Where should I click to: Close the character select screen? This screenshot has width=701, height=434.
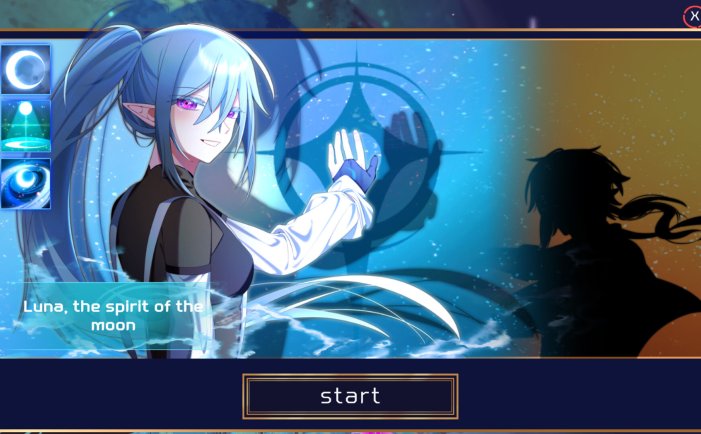click(692, 16)
